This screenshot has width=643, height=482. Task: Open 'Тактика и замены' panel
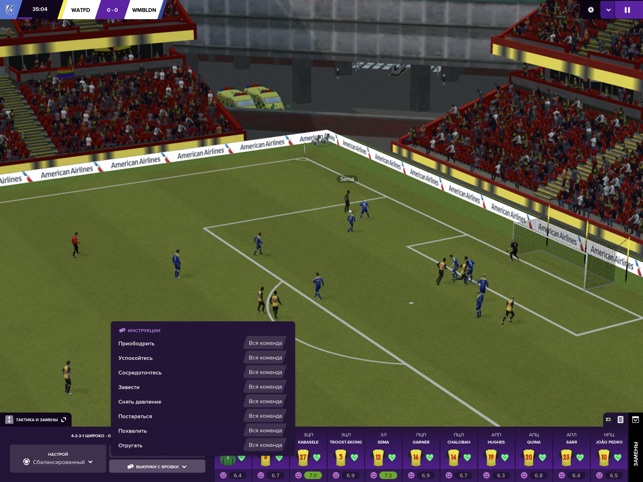[x=36, y=420]
